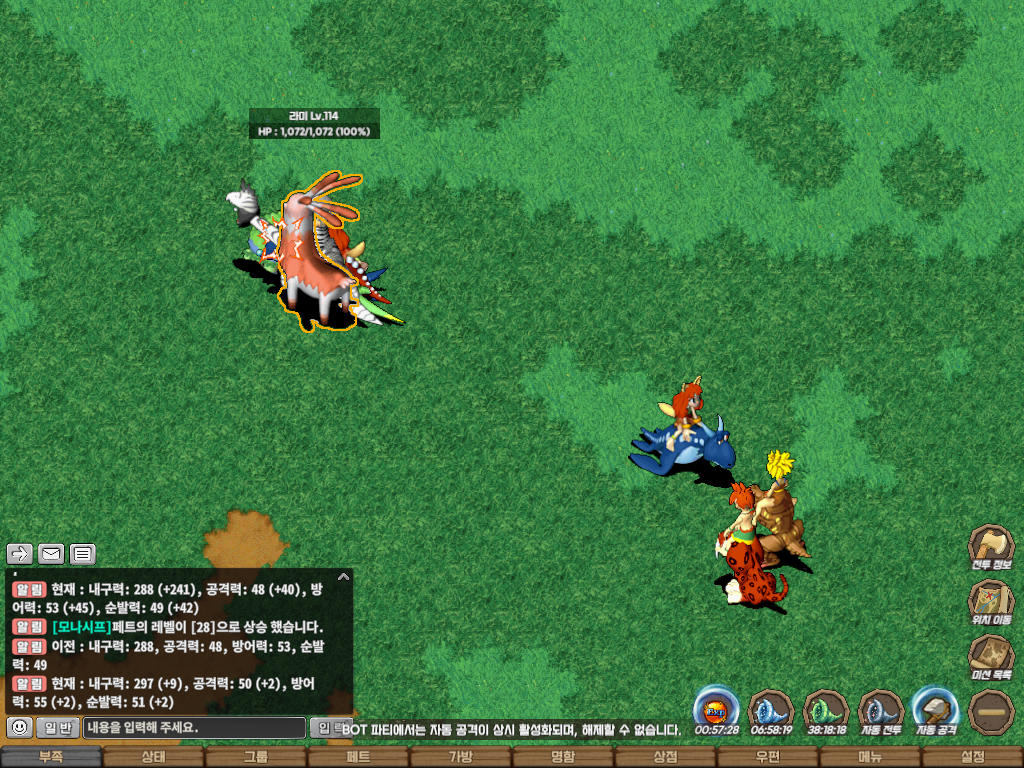This screenshot has width=1024, height=768.
Task: Open the 상점 (shop) menu
Action: (665, 757)
